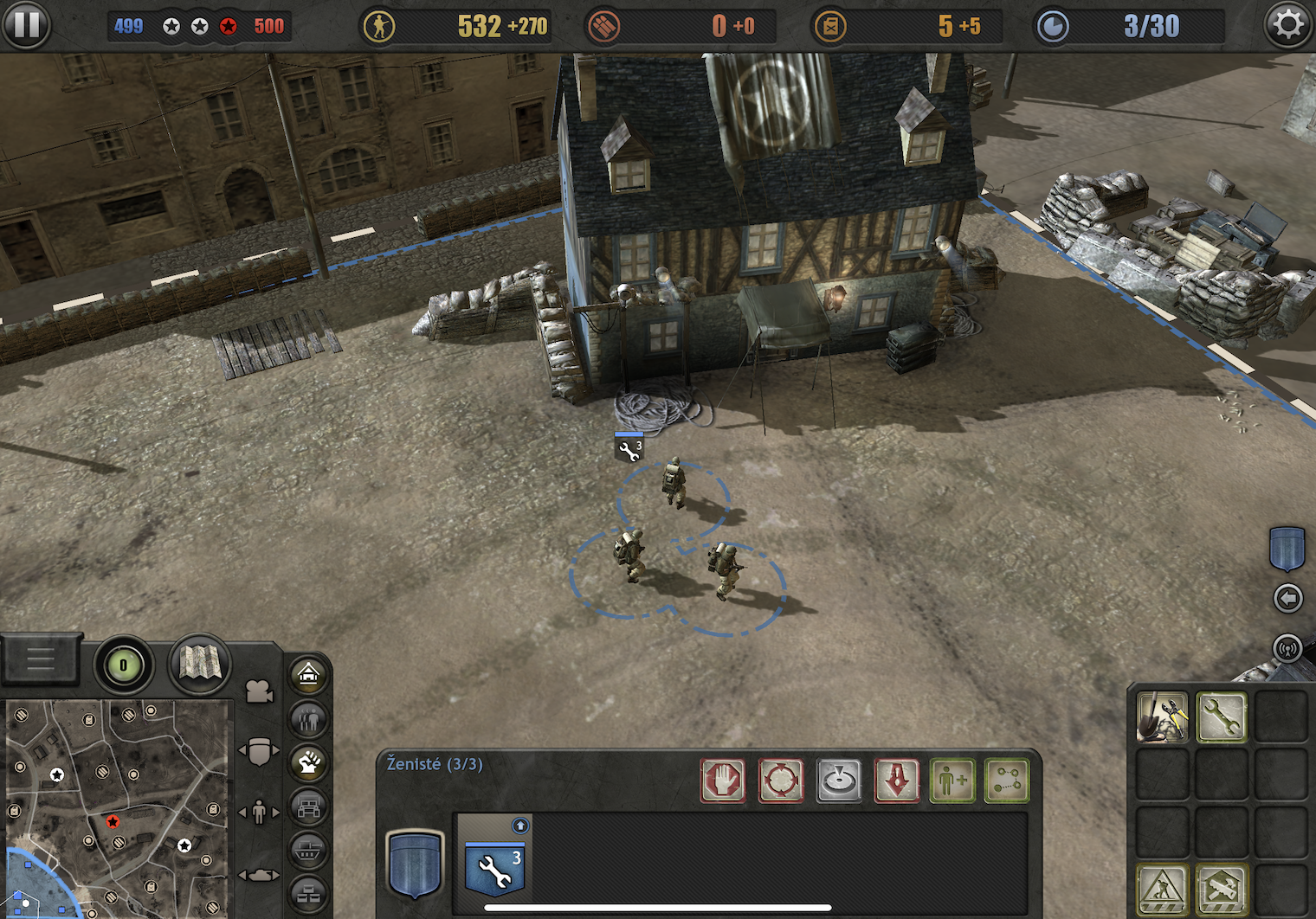Pause the game with the pause button
This screenshot has height=919, width=1316.
(26, 25)
